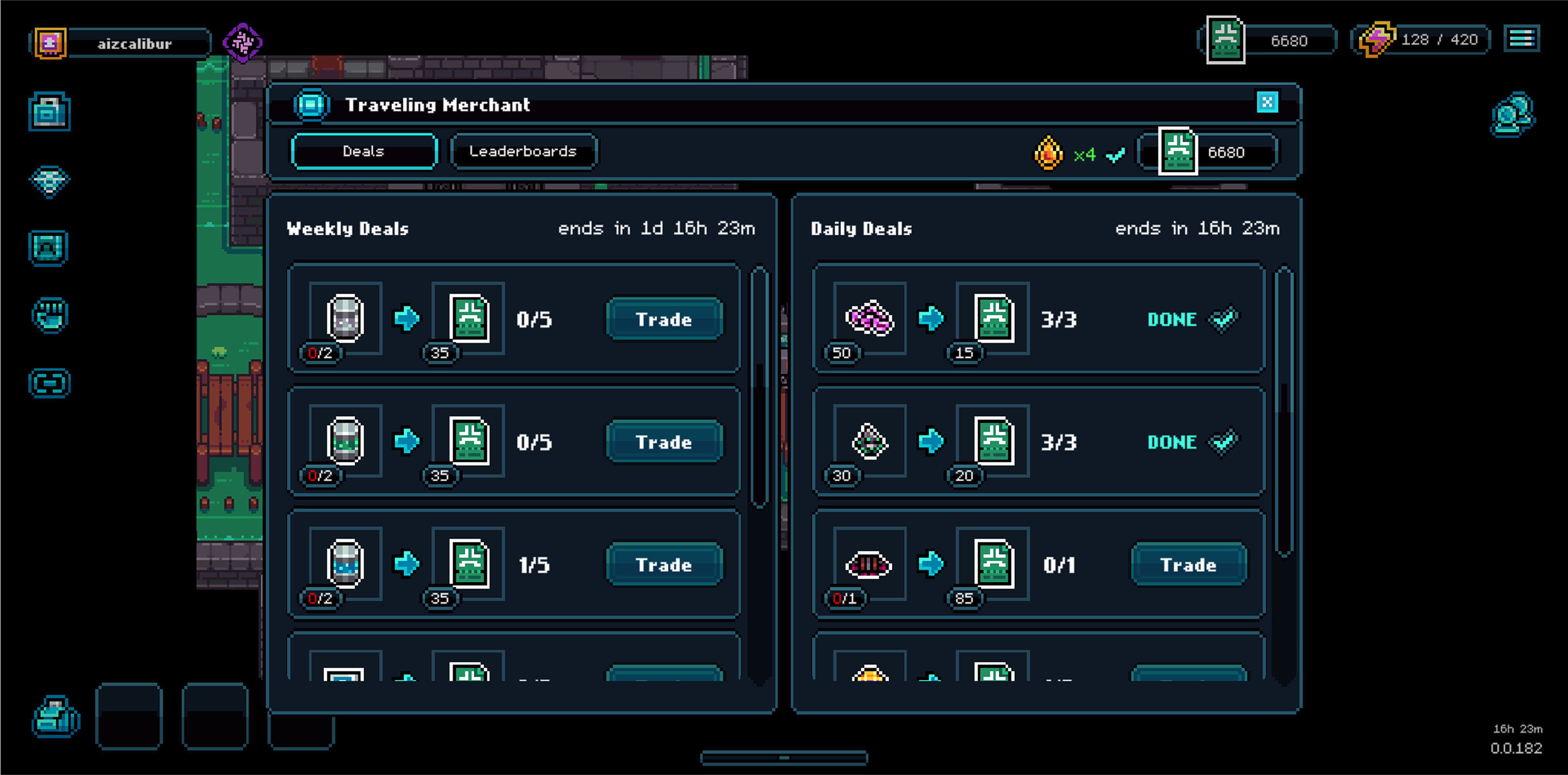Viewport: 1568px width, 775px height.
Task: Click the blue arrow in the first weekly deal
Action: point(407,319)
